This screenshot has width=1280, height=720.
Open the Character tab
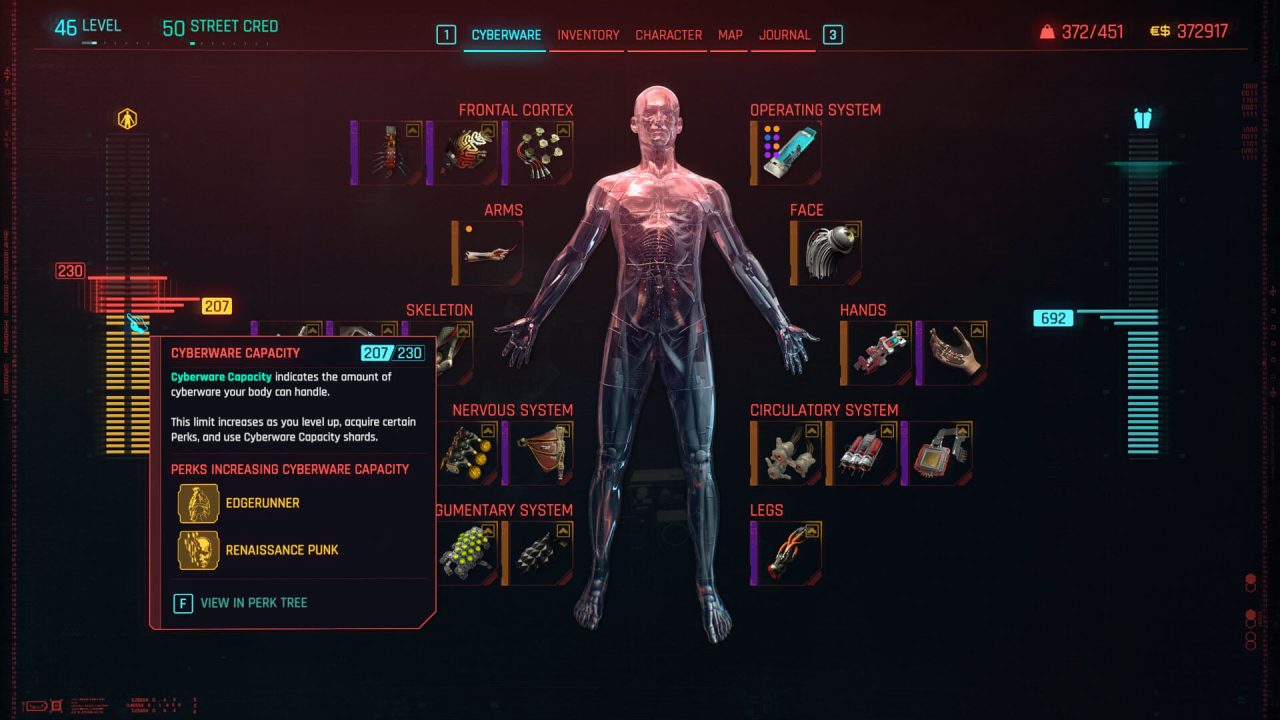pos(668,35)
